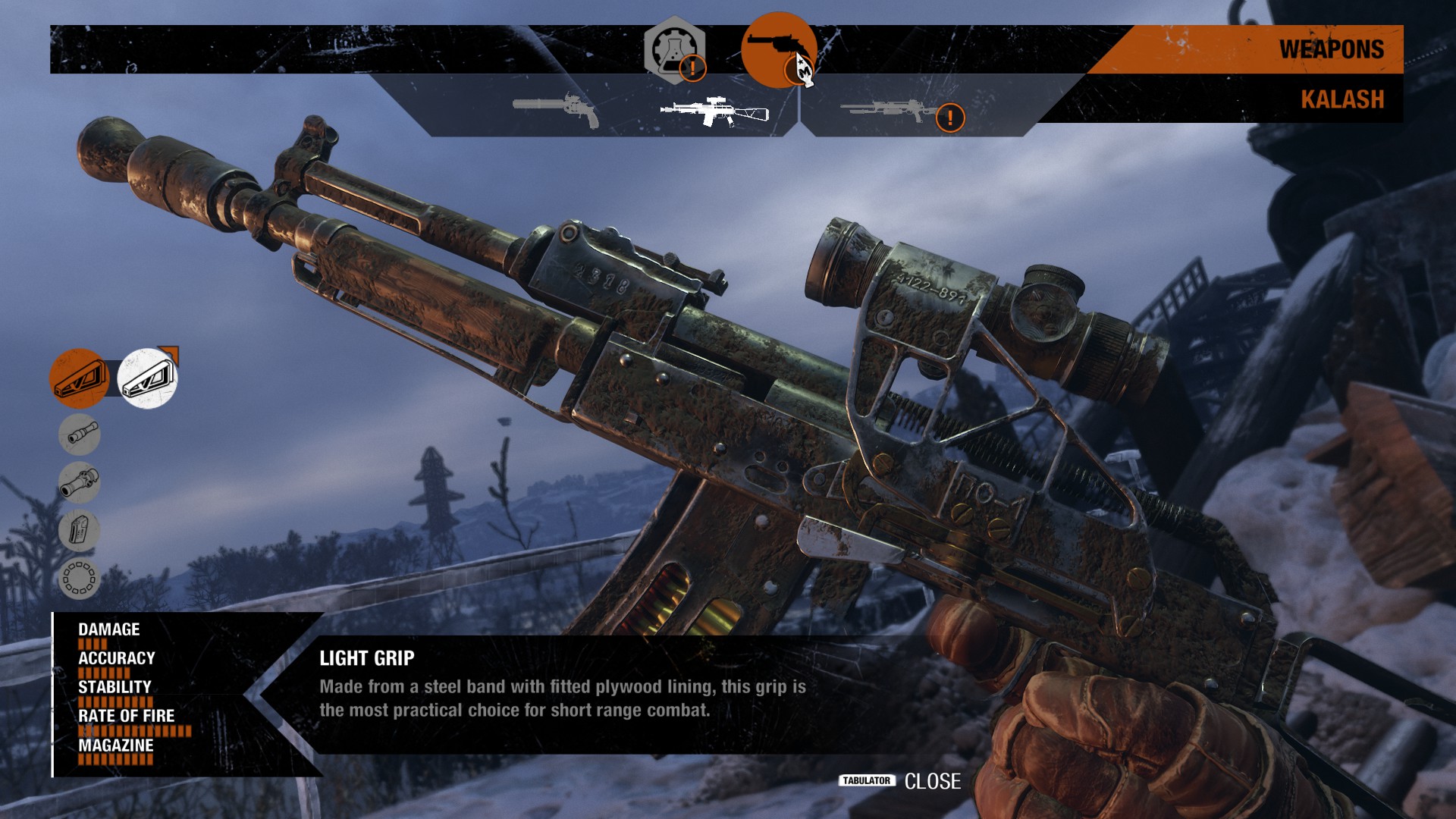Select the Kalash rifle weapon slot
Image resolution: width=1456 pixels, height=819 pixels.
[x=714, y=112]
